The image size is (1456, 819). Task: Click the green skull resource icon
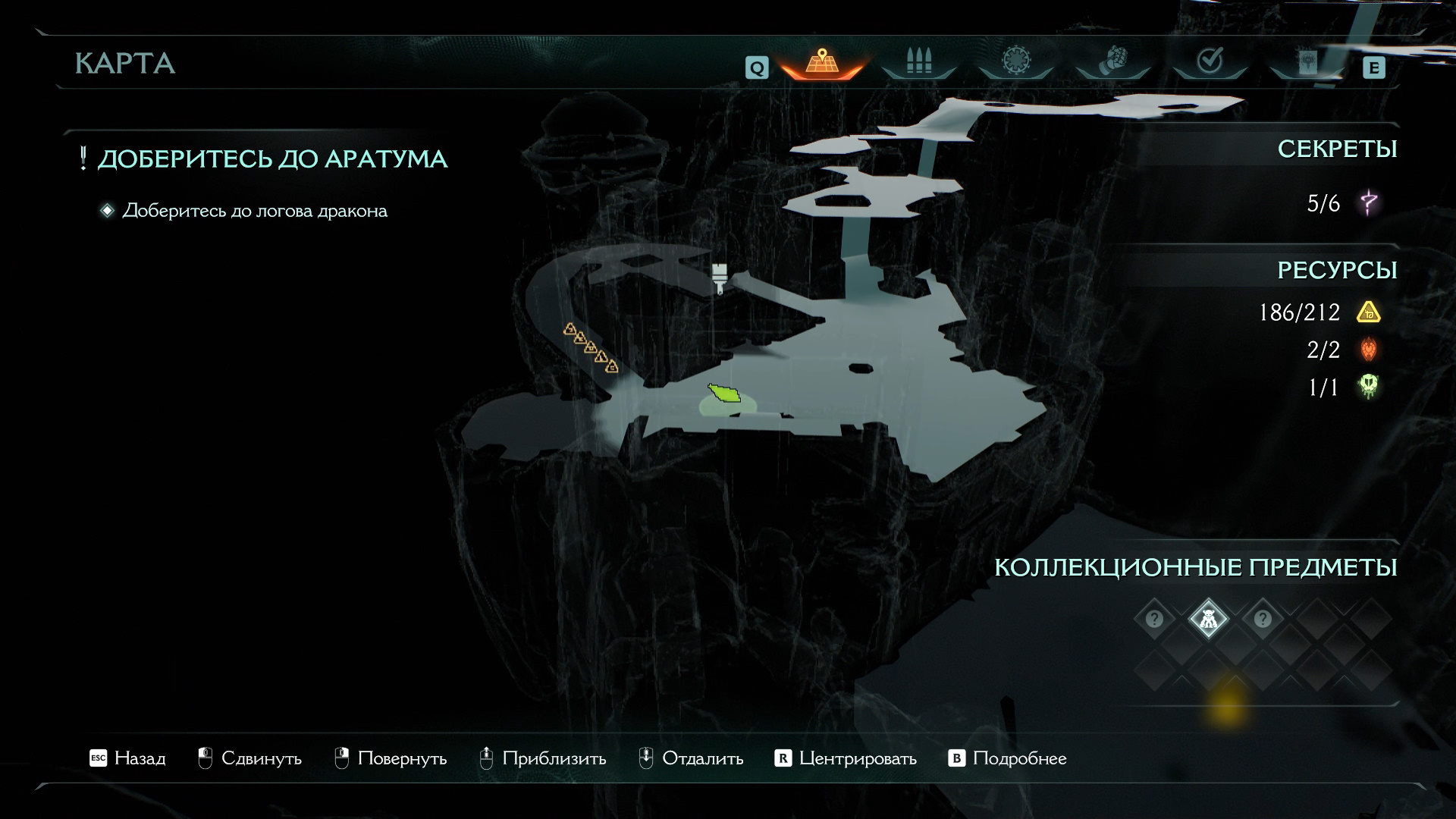pyautogui.click(x=1369, y=388)
